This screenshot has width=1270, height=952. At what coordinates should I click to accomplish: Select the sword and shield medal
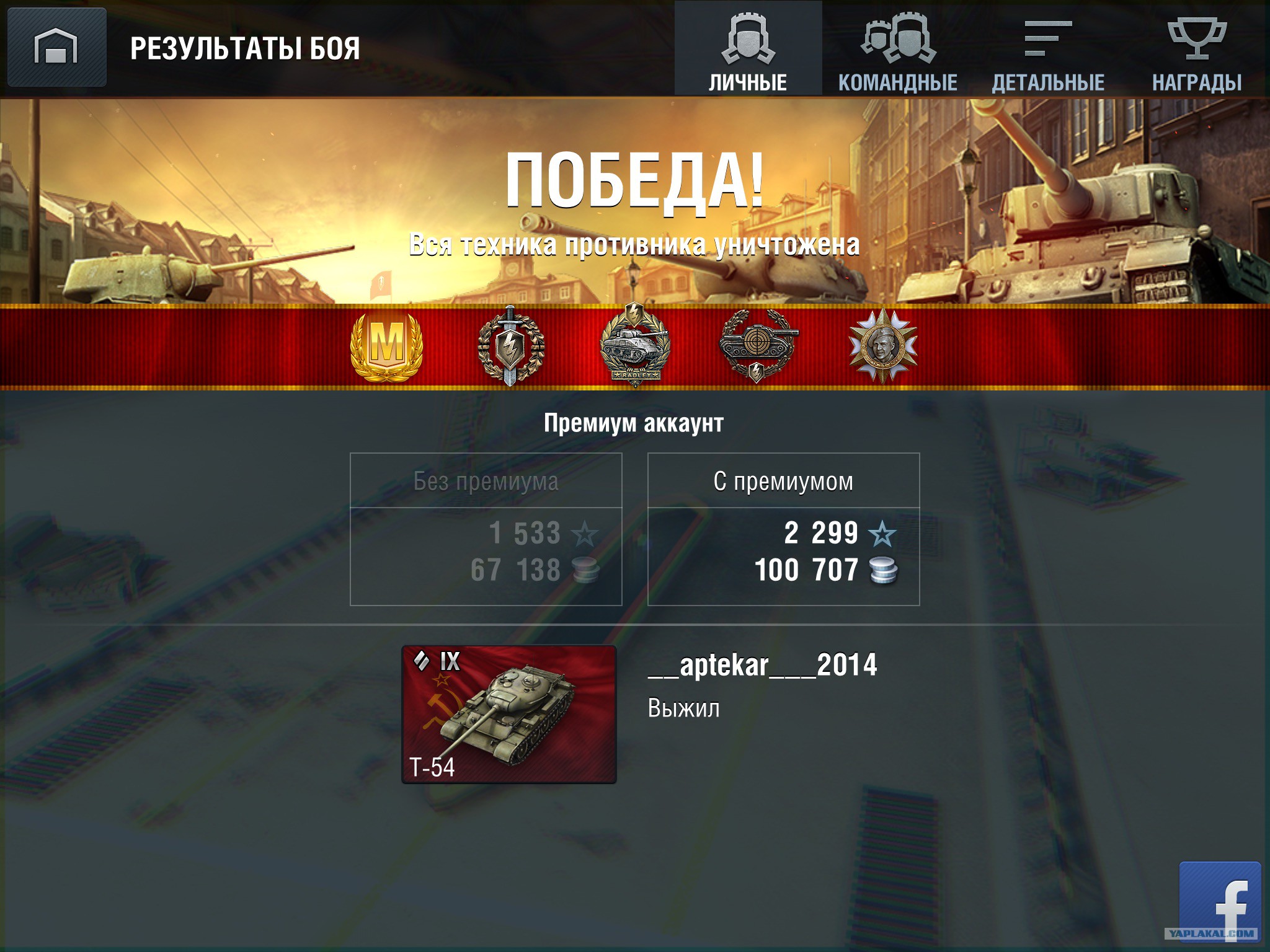(x=510, y=346)
